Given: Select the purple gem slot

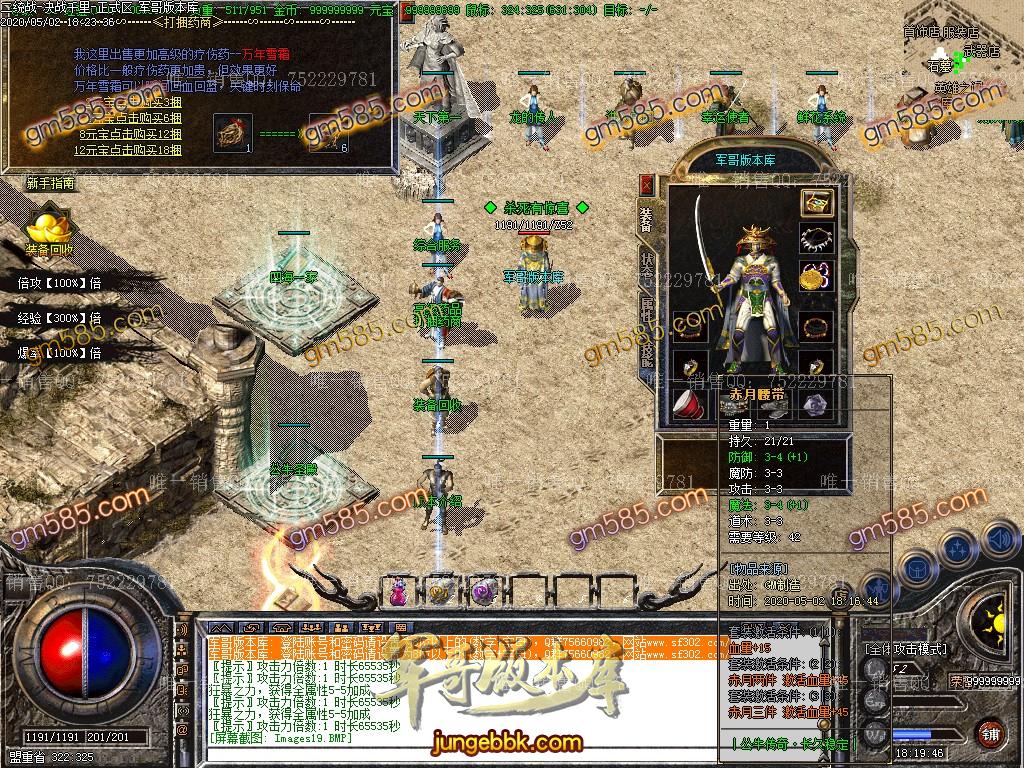Looking at the screenshot, I should coord(816,405).
